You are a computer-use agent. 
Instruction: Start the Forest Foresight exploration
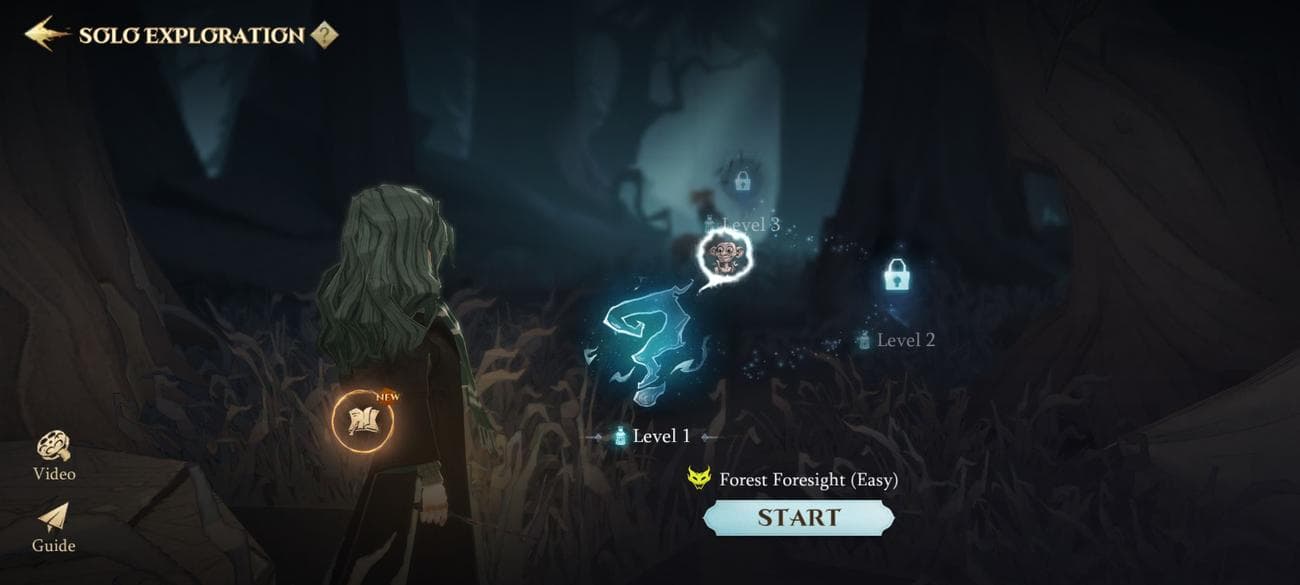coord(798,517)
